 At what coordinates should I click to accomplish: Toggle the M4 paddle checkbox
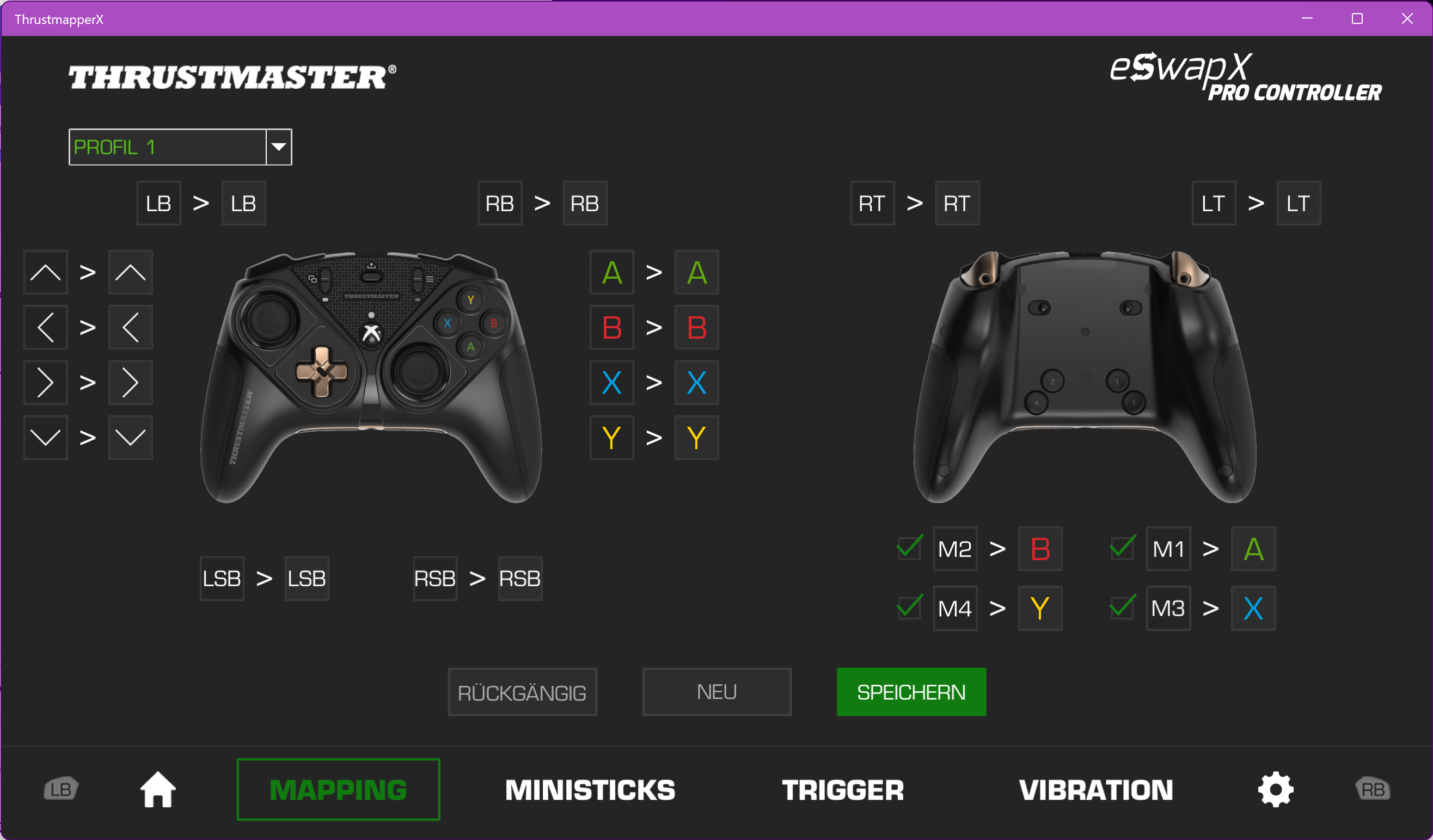click(908, 608)
